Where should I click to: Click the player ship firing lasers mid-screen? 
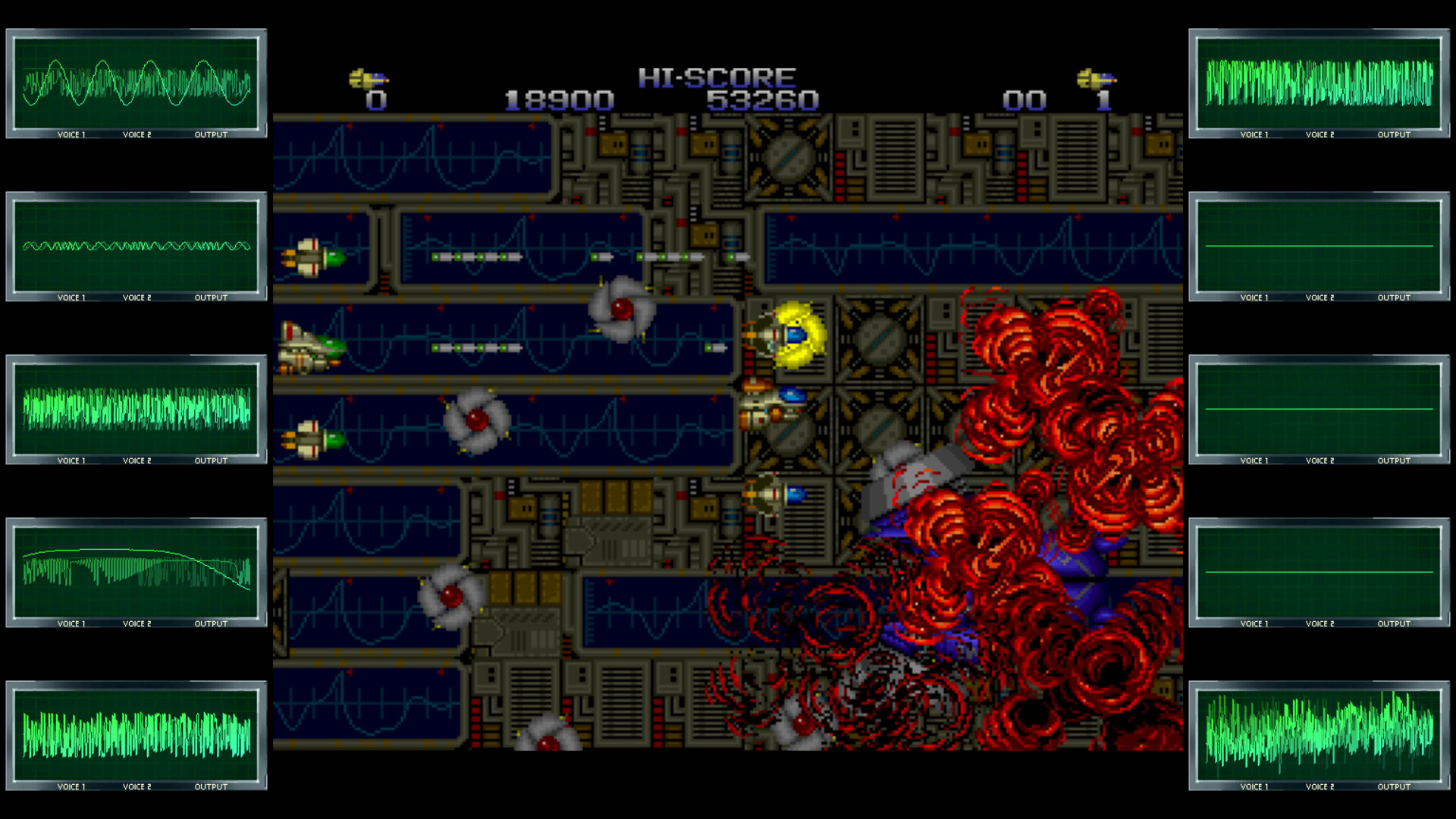tap(311, 349)
